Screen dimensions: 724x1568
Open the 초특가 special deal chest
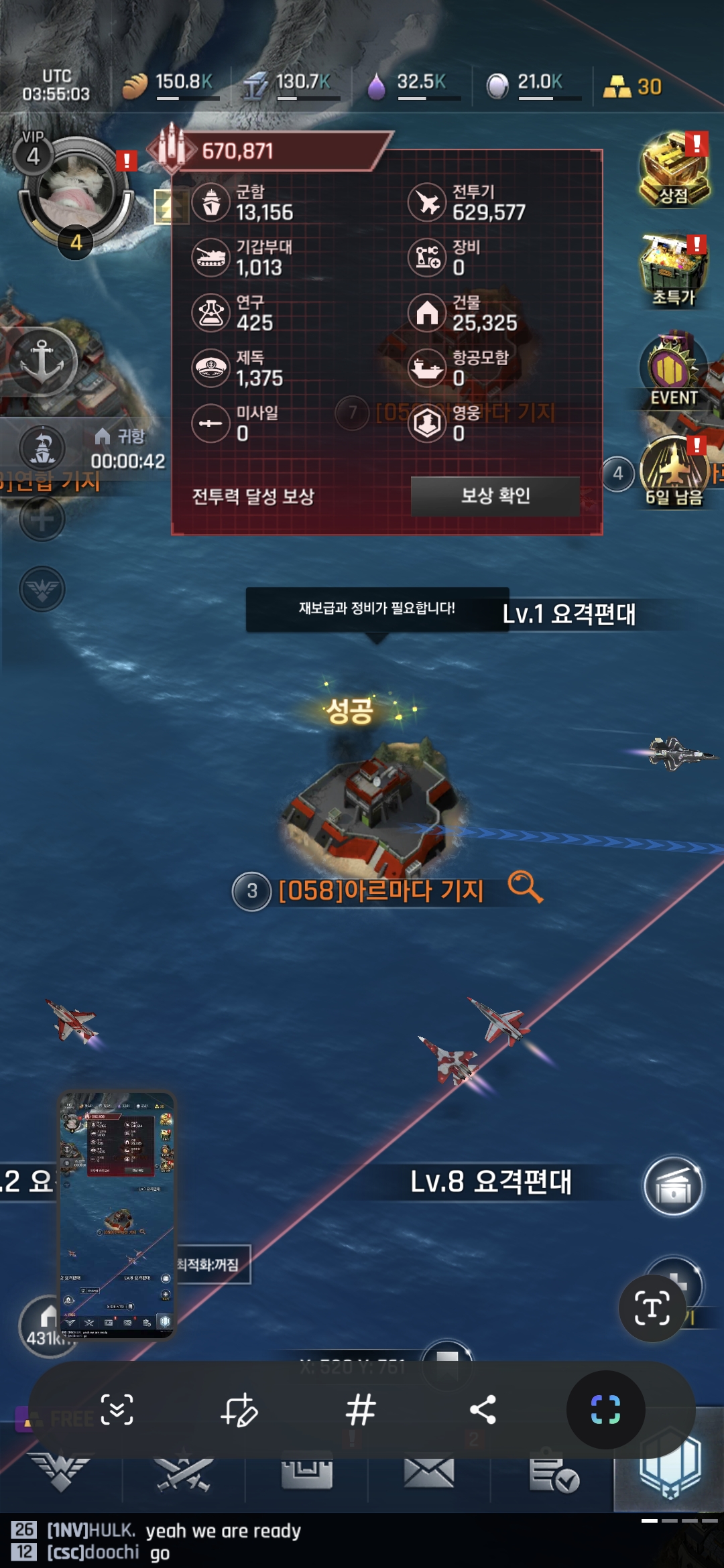tap(674, 271)
